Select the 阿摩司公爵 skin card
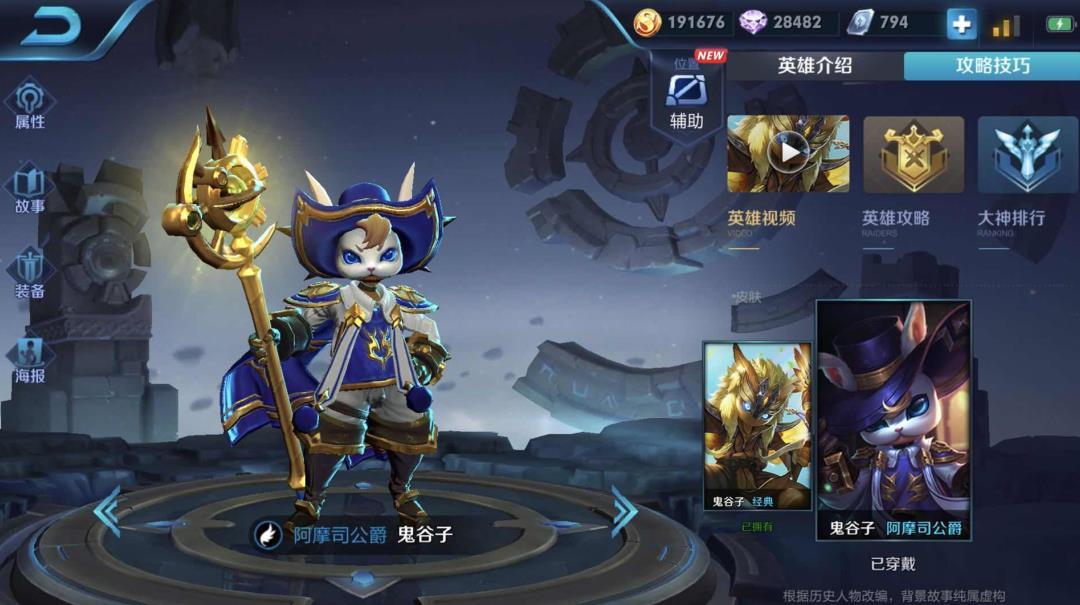The height and width of the screenshot is (605, 1080). tap(894, 420)
